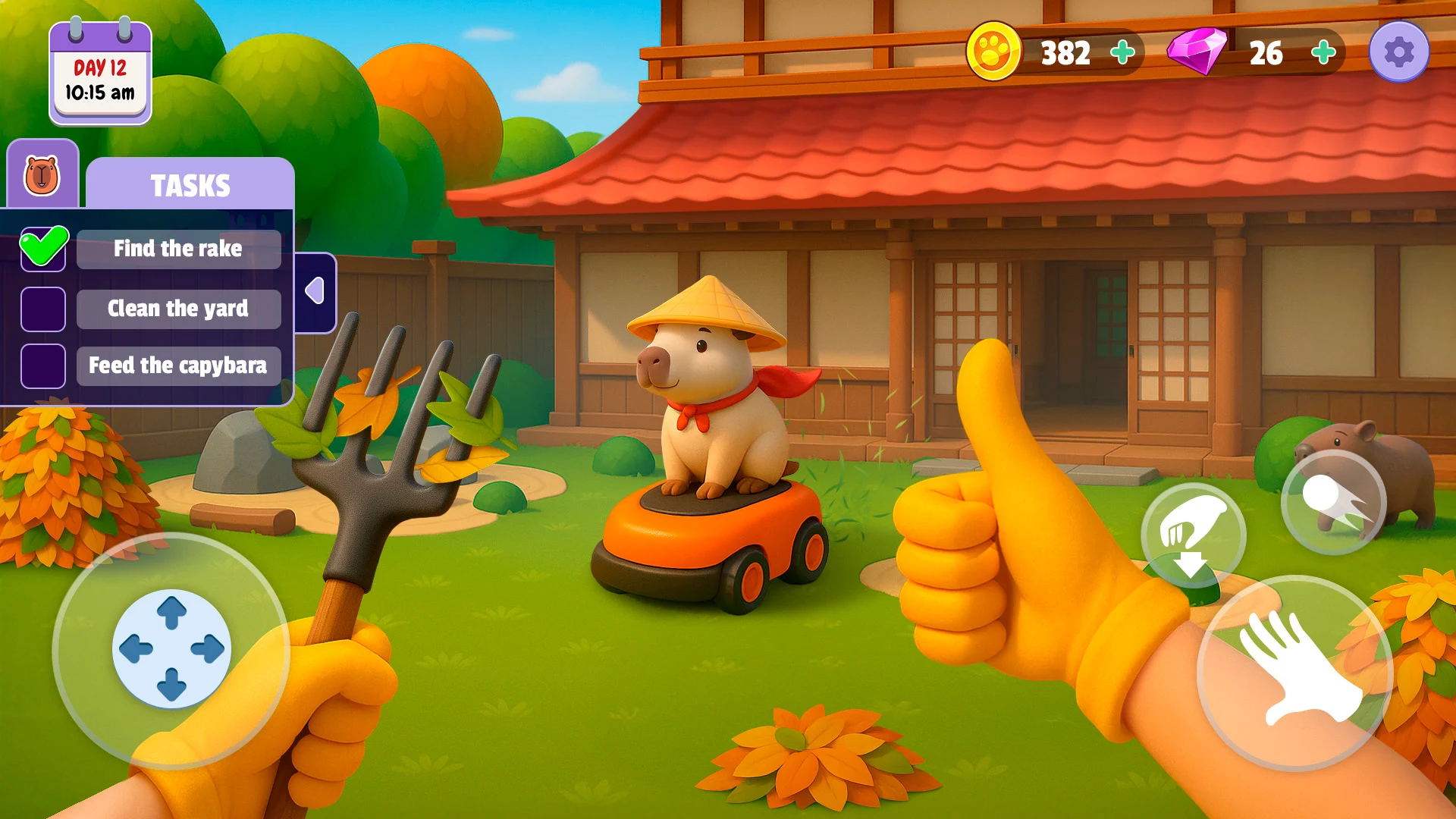This screenshot has height=819, width=1456.
Task: Select the "Clean the yard" task
Action: tap(178, 309)
